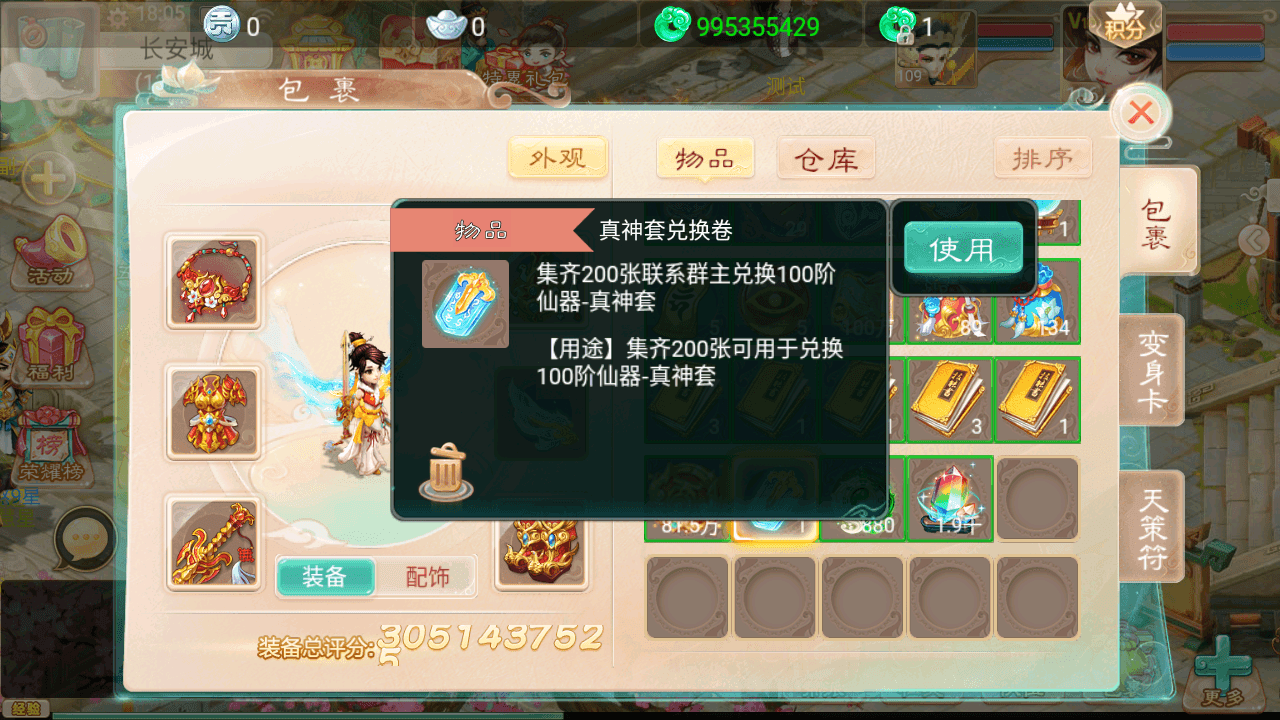The image size is (1280, 720).
Task: Select the rainbow crystal item in the bag
Action: [x=949, y=494]
